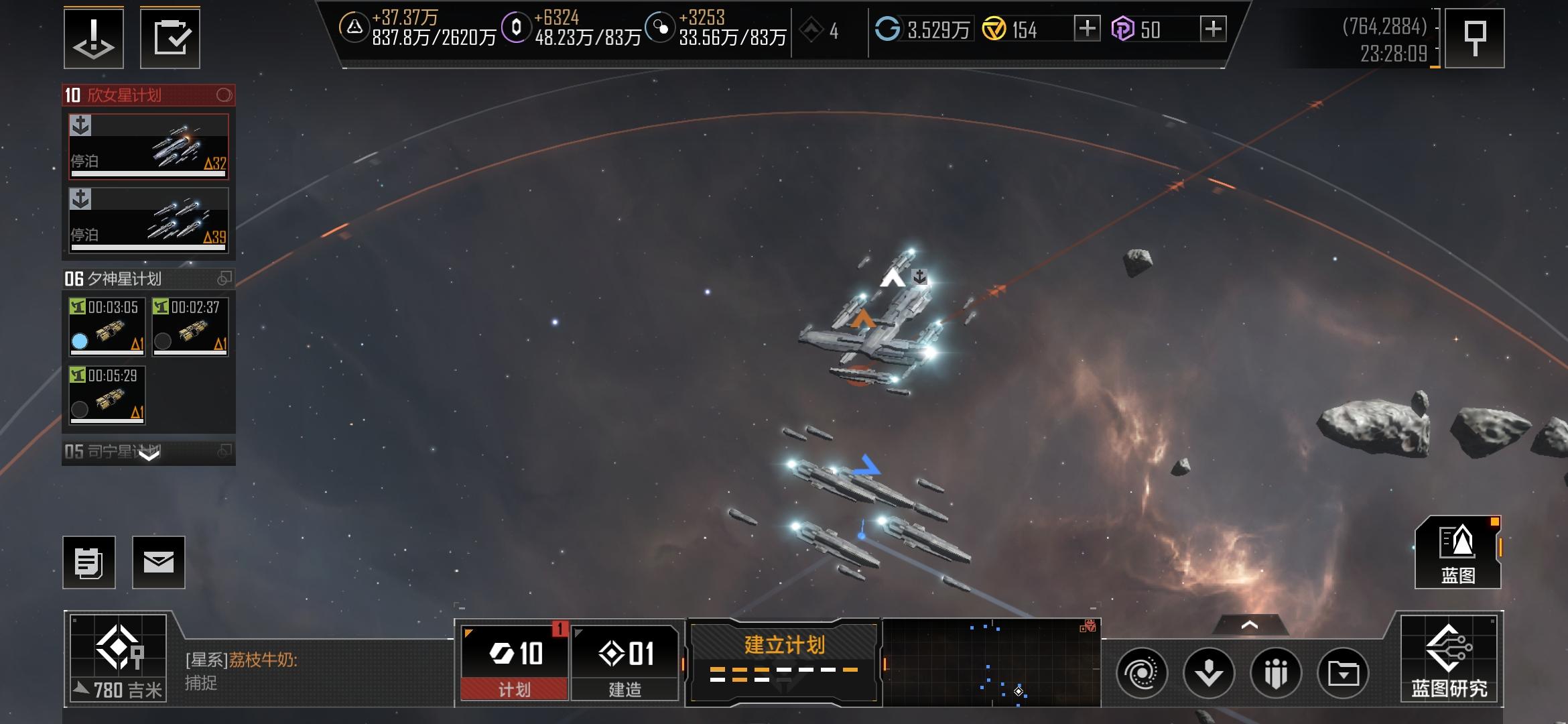
Task: Click the alert exclamation icon button
Action: (x=94, y=38)
